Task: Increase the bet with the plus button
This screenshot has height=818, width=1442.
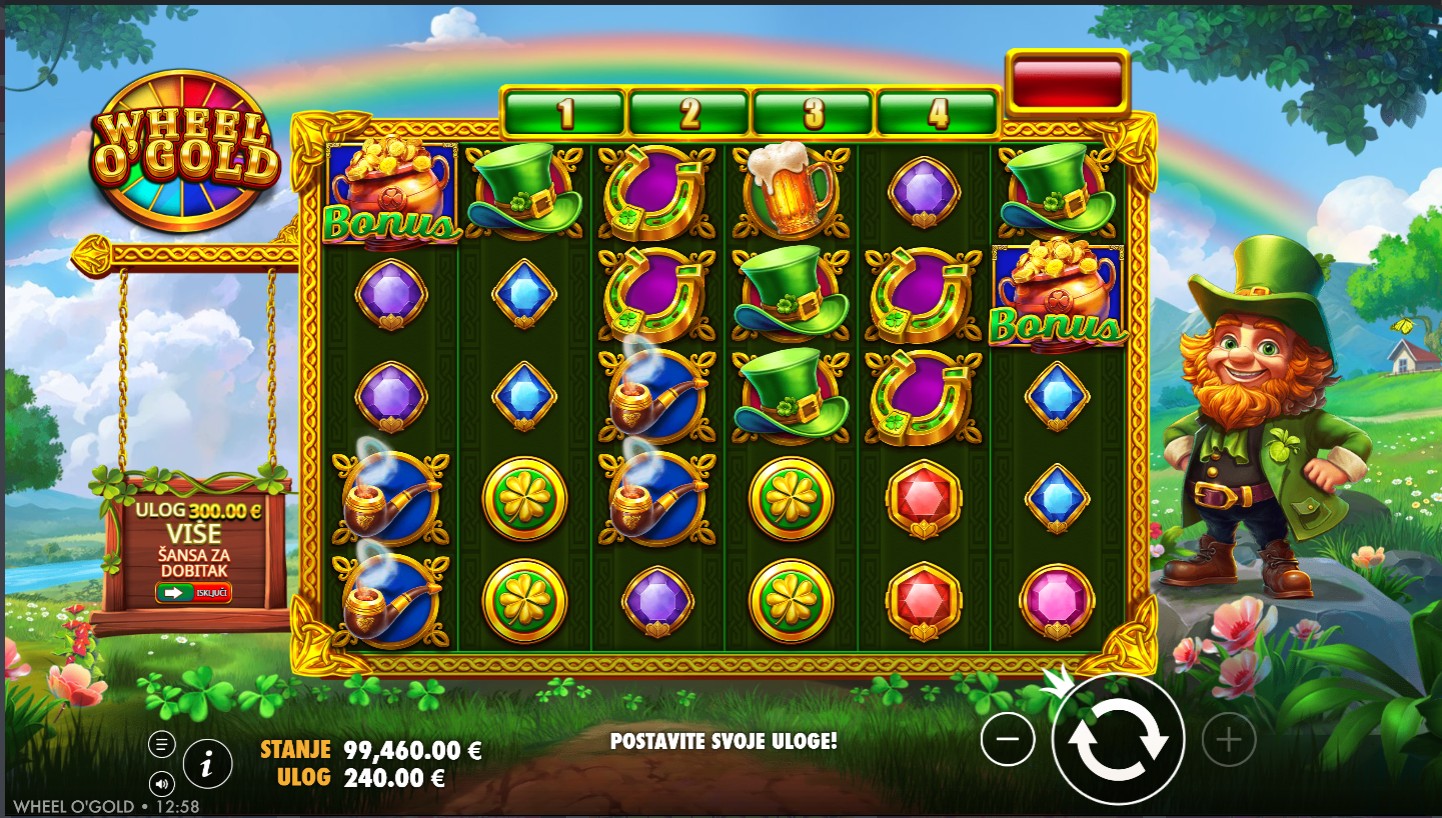Action: (x=1228, y=740)
